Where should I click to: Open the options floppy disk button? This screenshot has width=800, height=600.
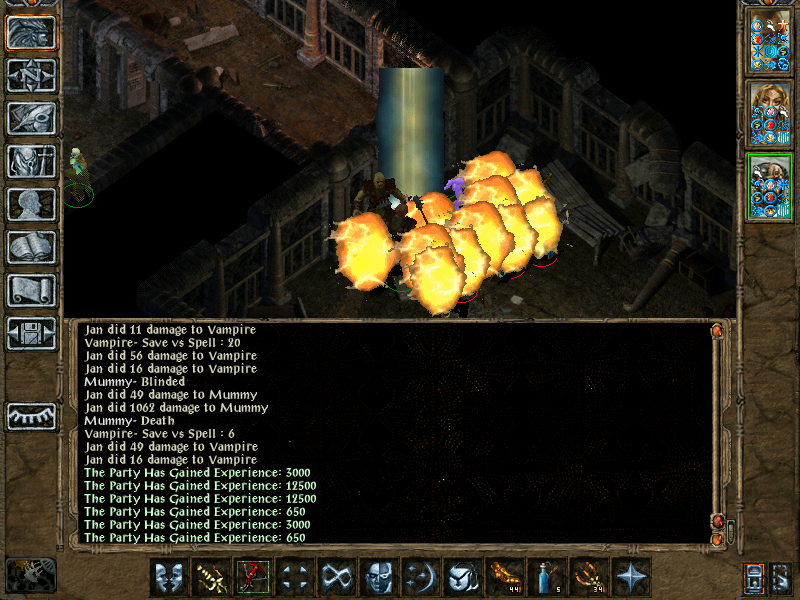[x=32, y=333]
